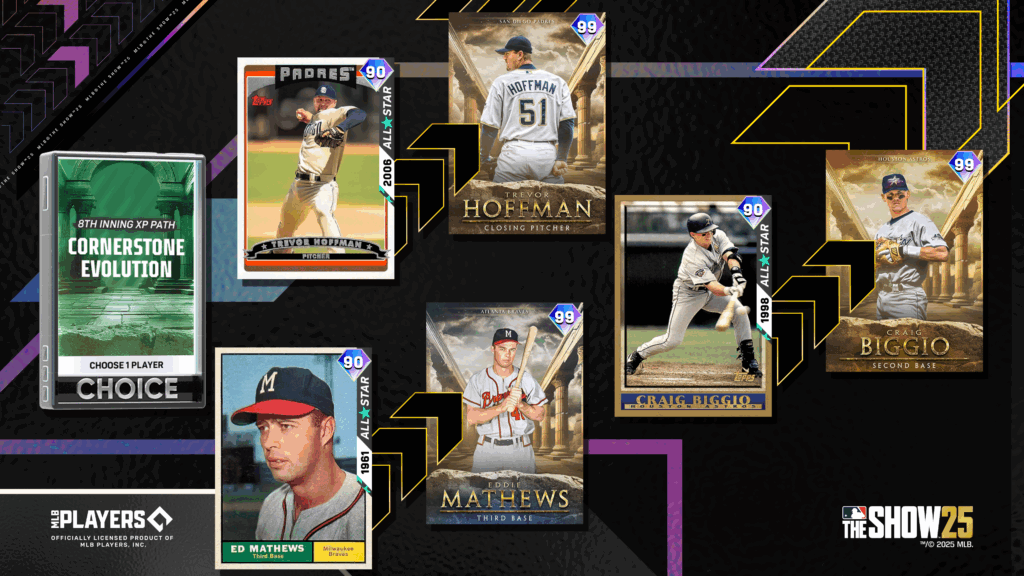Select the 90 overall Ed Mathews 1961 card

295,456
